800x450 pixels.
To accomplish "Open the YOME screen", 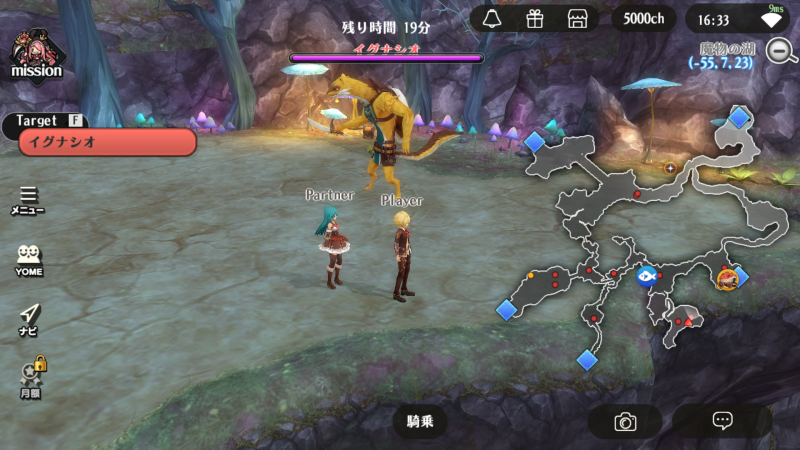I will click(x=29, y=260).
